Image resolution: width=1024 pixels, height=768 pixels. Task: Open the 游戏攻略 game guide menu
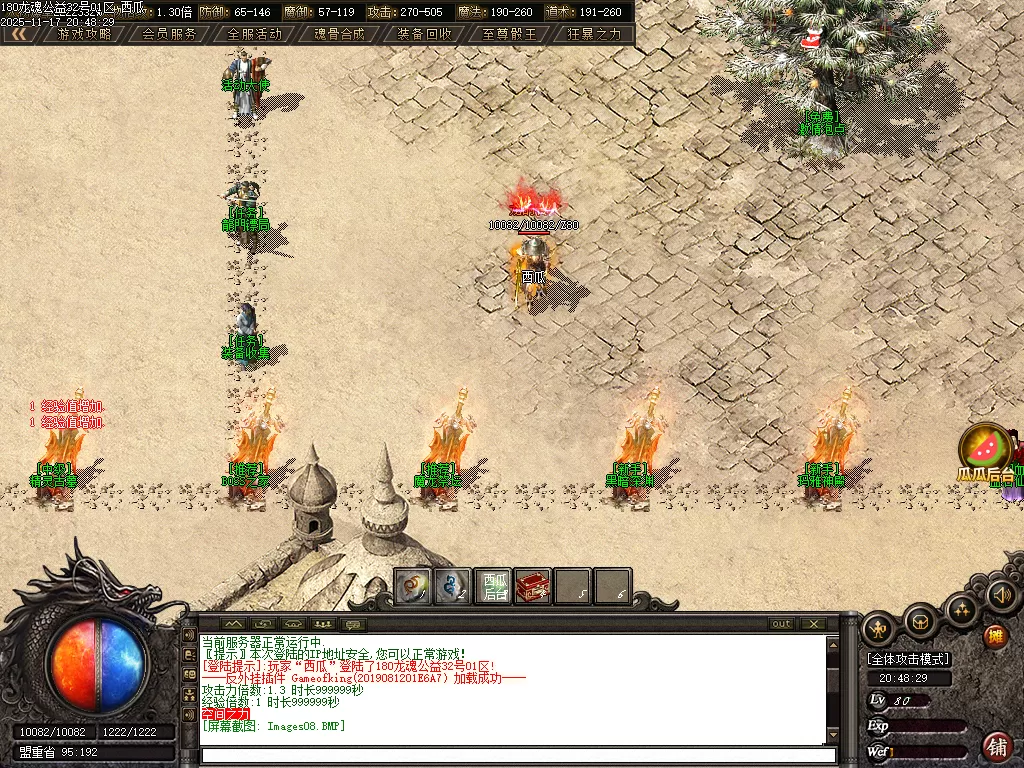click(84, 33)
